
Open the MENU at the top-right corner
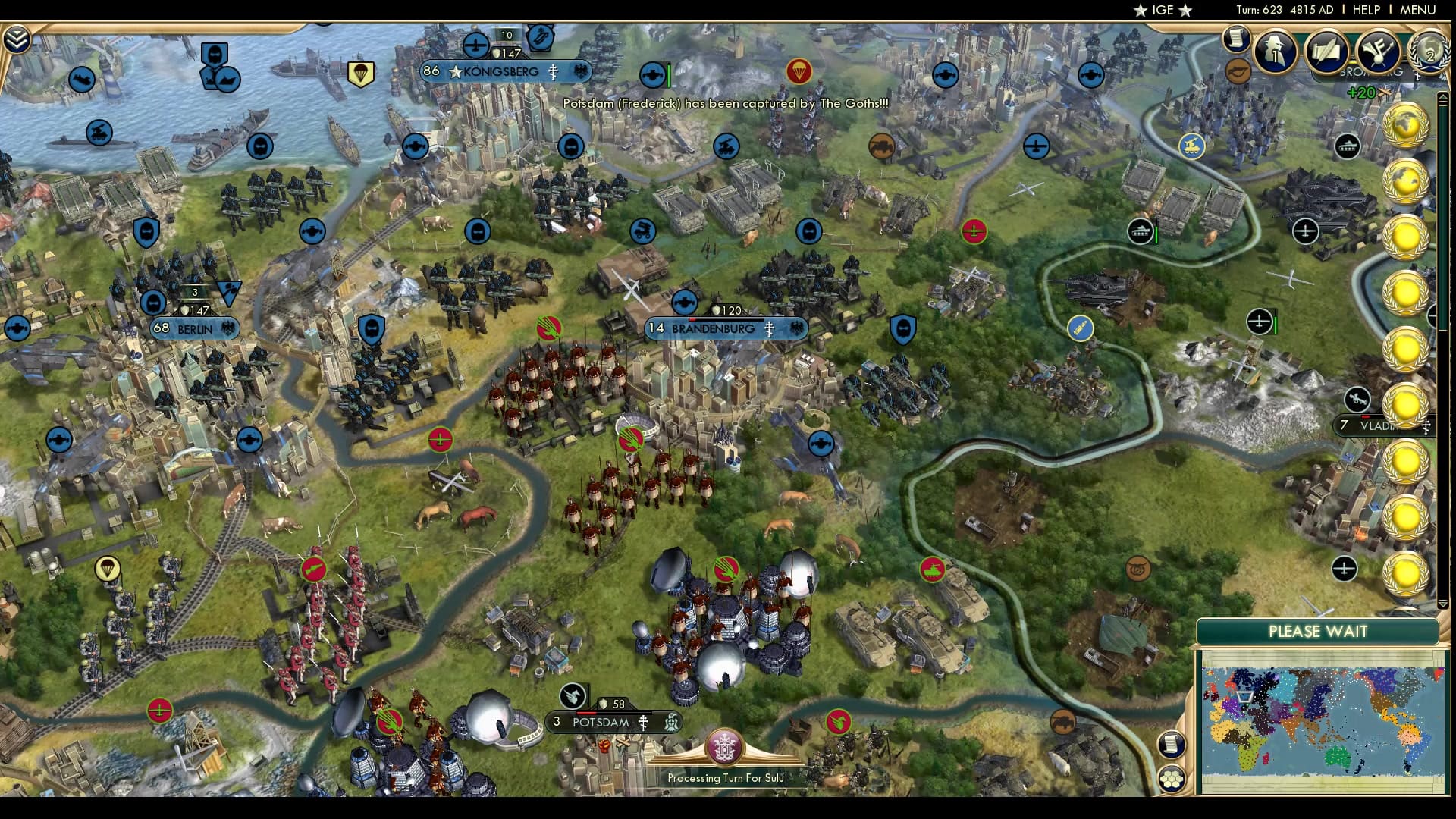point(1420,11)
